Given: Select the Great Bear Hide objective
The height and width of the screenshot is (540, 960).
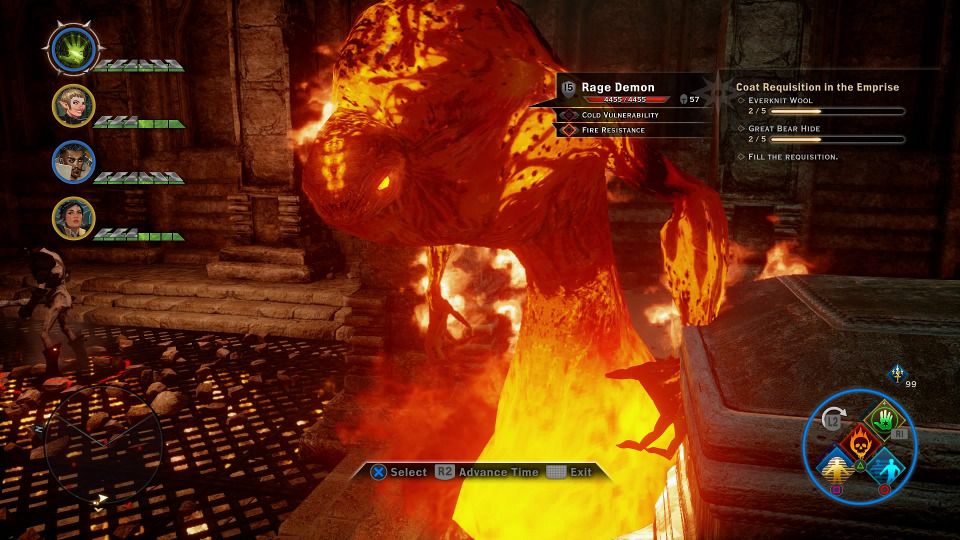Looking at the screenshot, I should (x=784, y=129).
